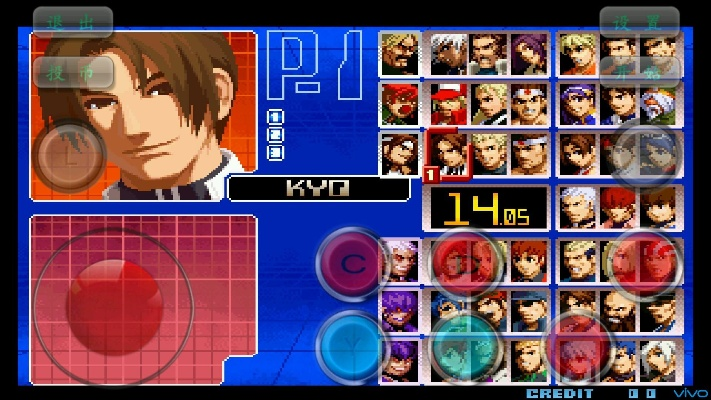Tap the virtual C button
The height and width of the screenshot is (400, 711).
pos(352,263)
